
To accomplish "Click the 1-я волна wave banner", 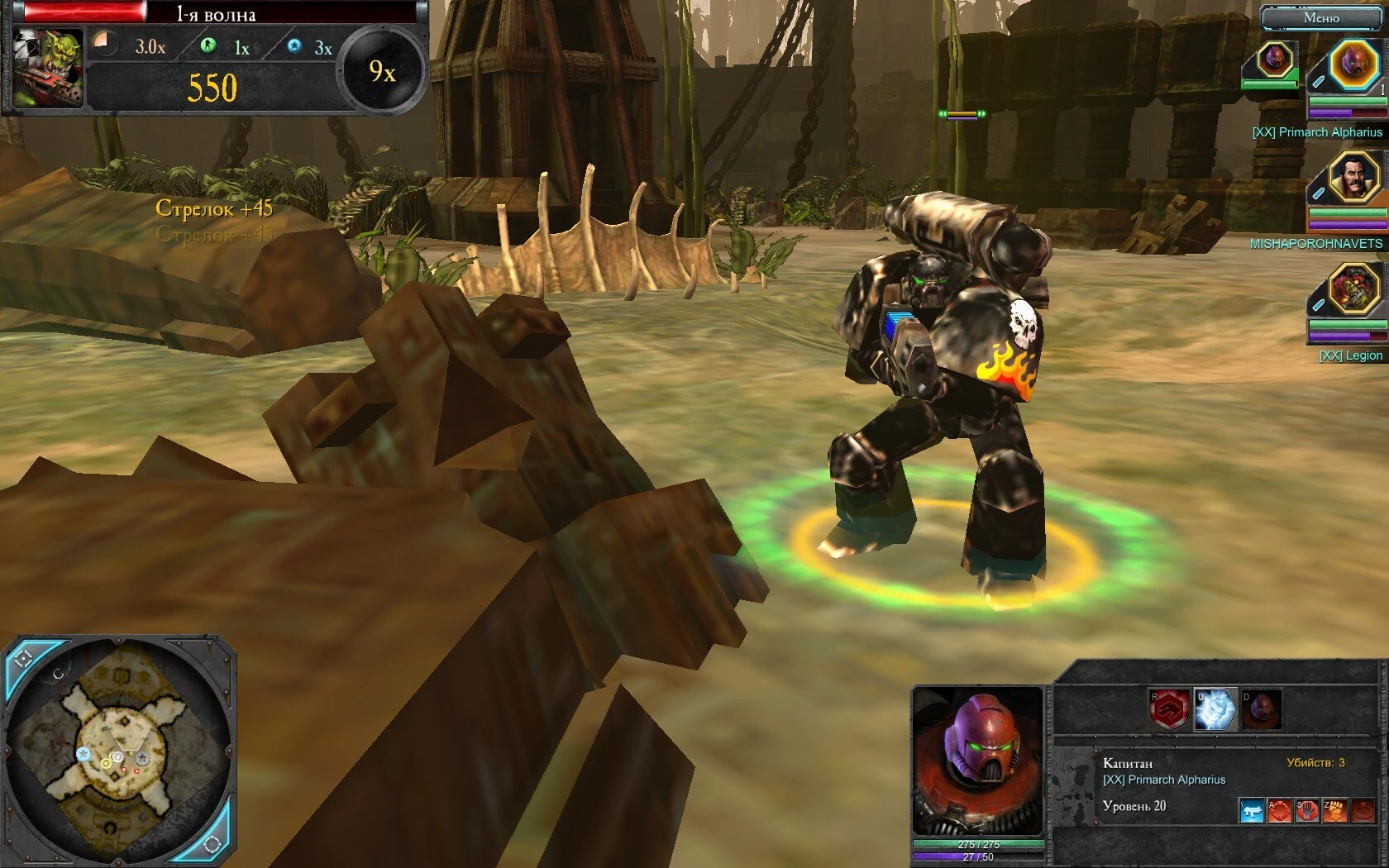I will pos(217,14).
